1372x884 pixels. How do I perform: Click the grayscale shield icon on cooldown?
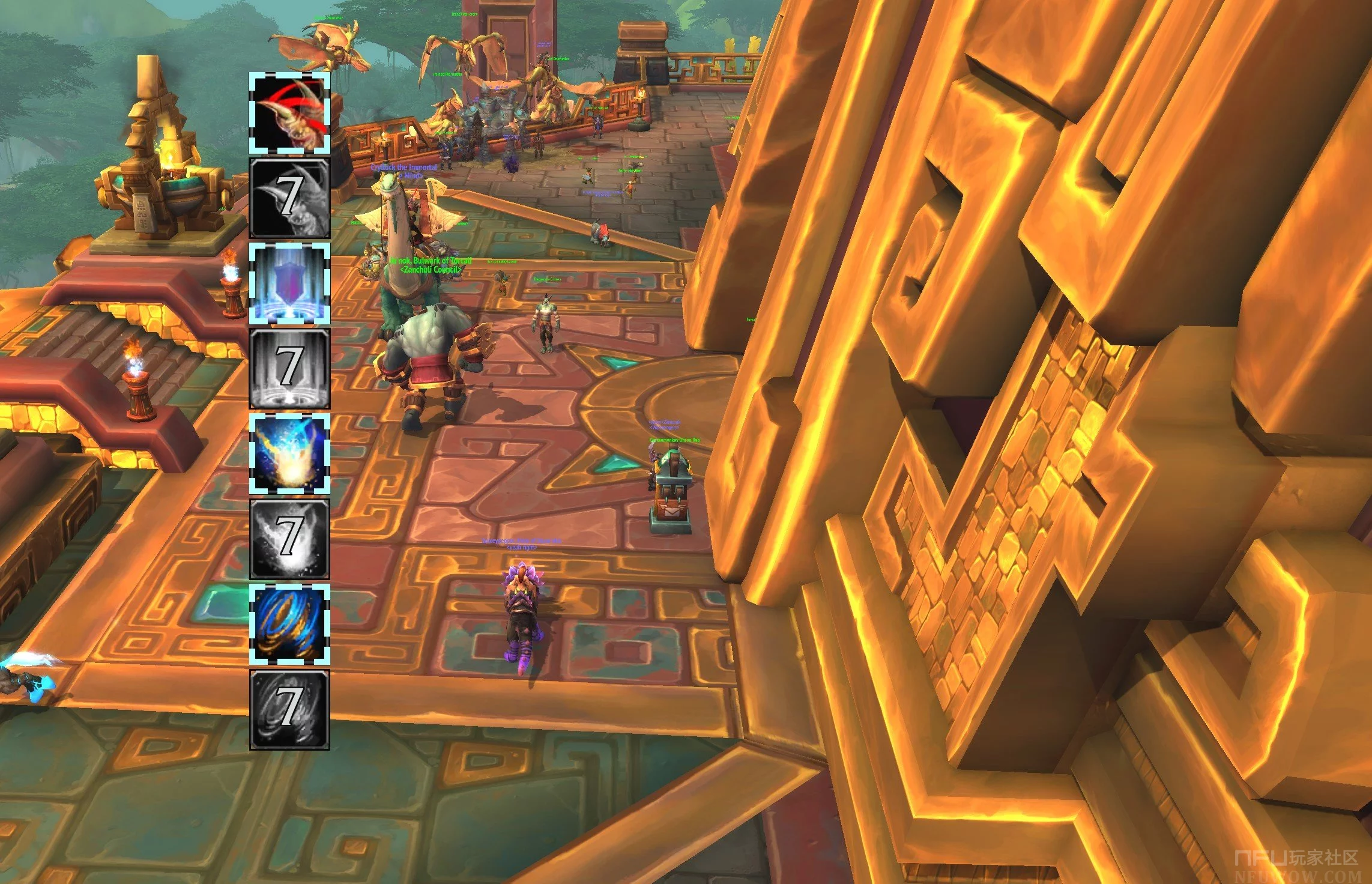coord(289,369)
